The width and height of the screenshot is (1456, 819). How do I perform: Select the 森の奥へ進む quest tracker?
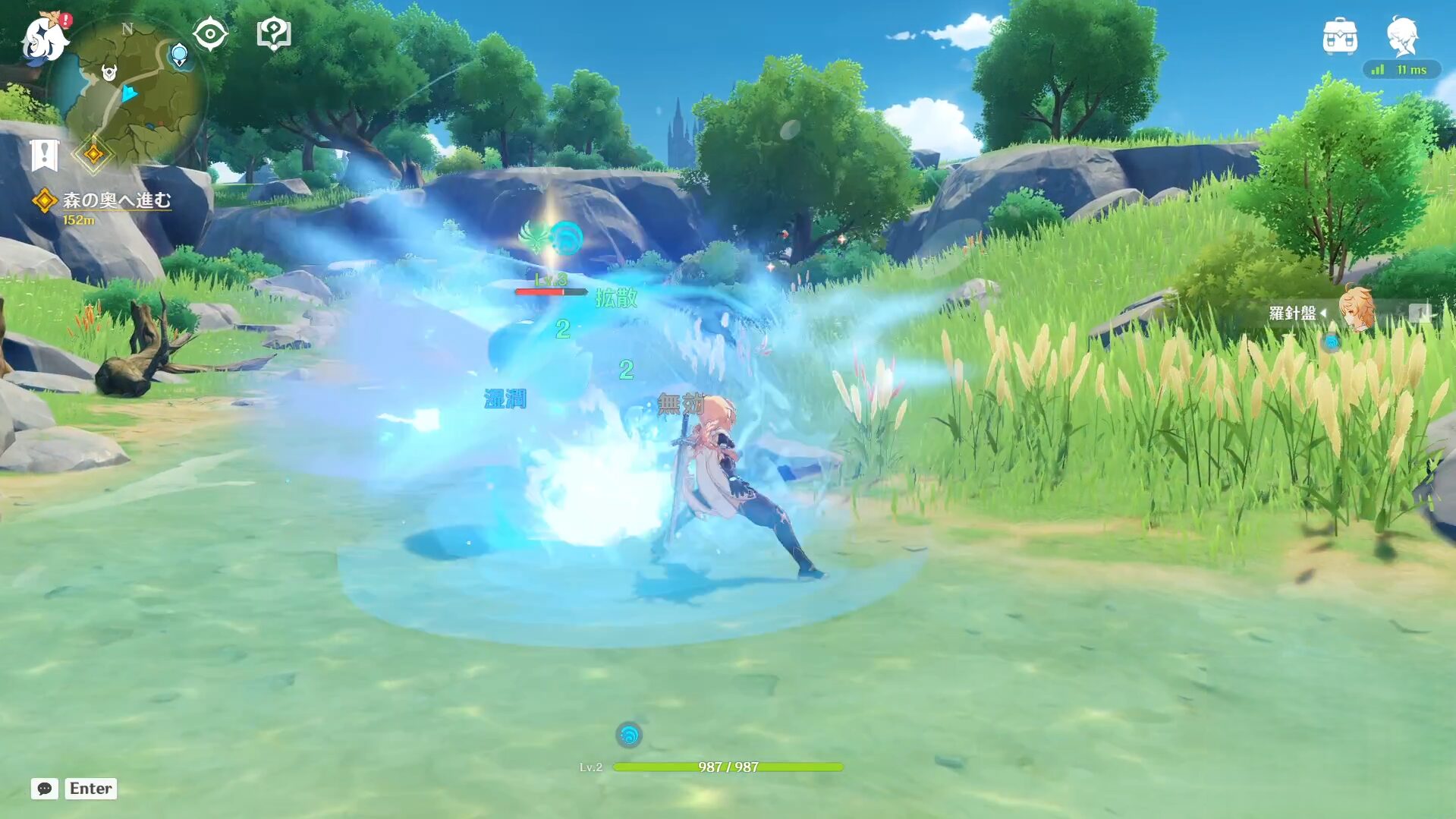coord(115,200)
